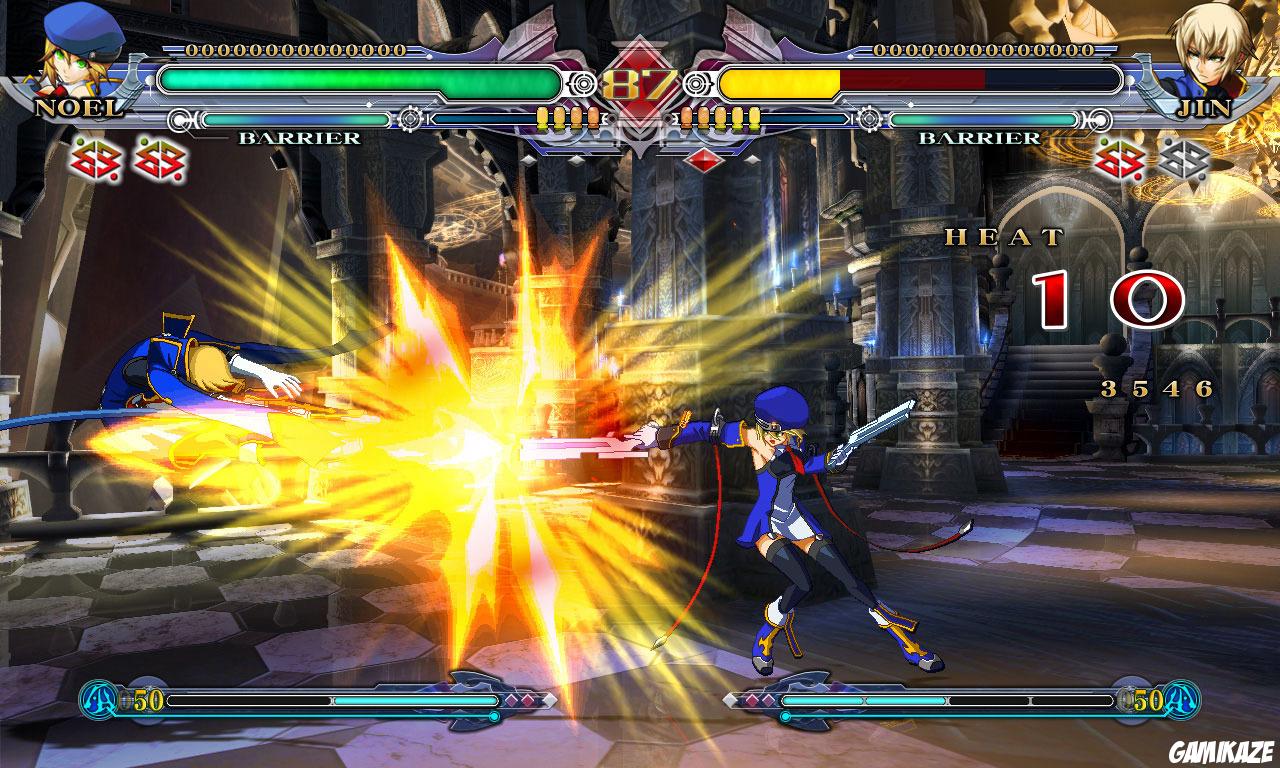Expand the crest between the health bars
This screenshot has width=1280, height=768.
coord(640,135)
